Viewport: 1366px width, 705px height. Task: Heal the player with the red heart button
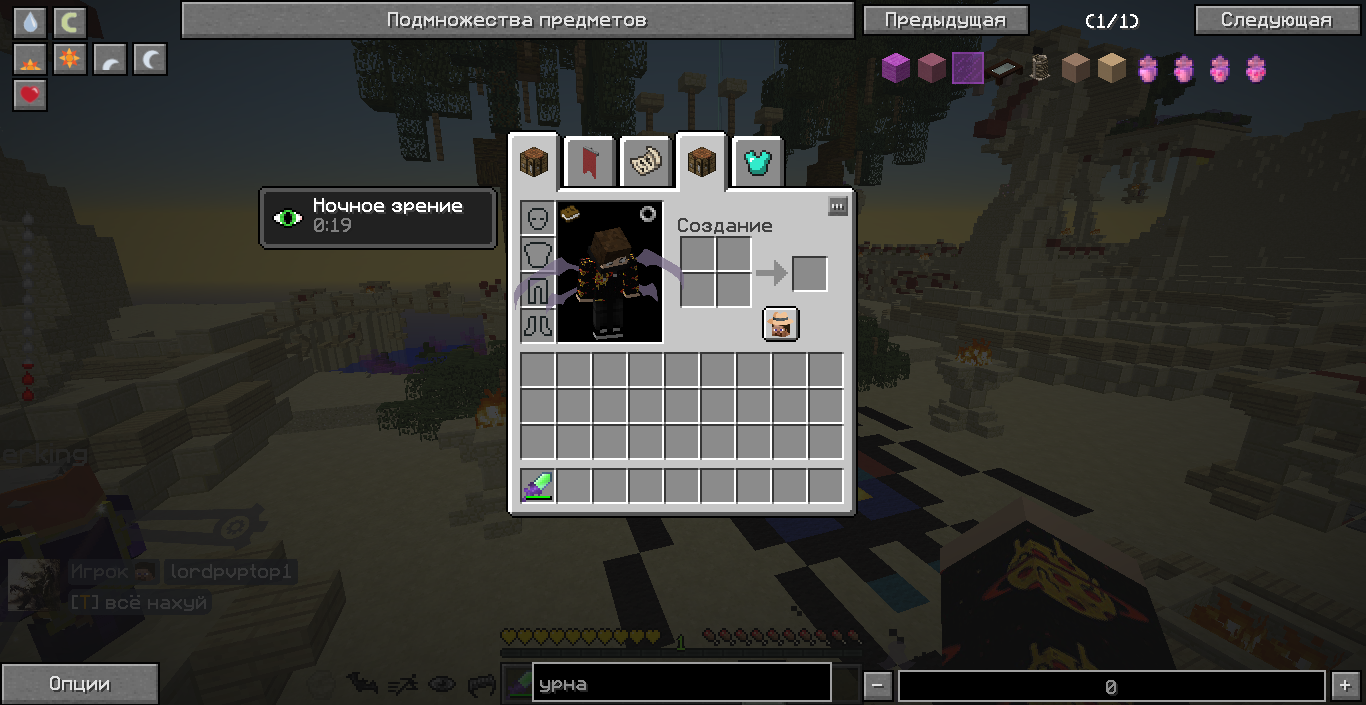30,95
